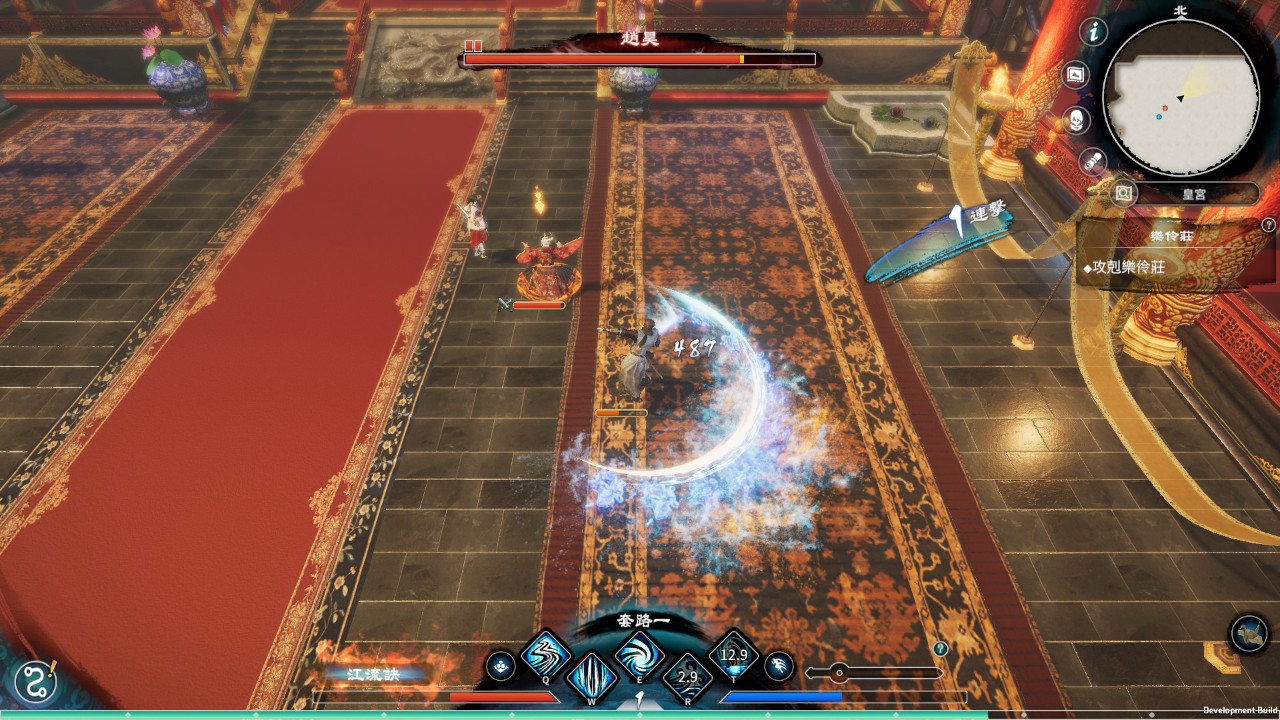
Task: Show help for the 樂伶莊 quest panel
Action: [x=1268, y=226]
